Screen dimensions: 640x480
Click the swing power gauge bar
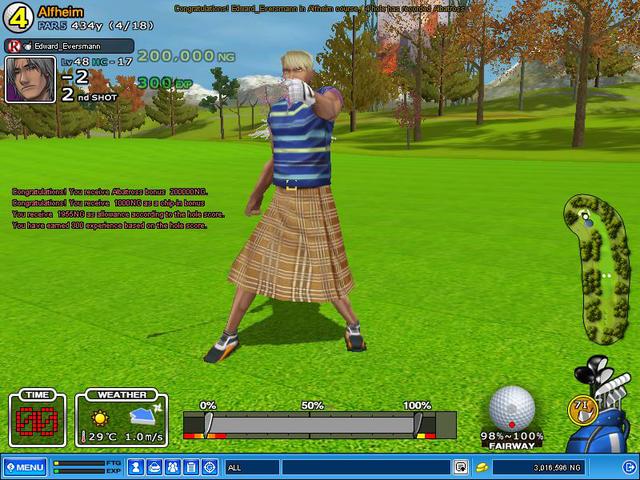point(310,424)
